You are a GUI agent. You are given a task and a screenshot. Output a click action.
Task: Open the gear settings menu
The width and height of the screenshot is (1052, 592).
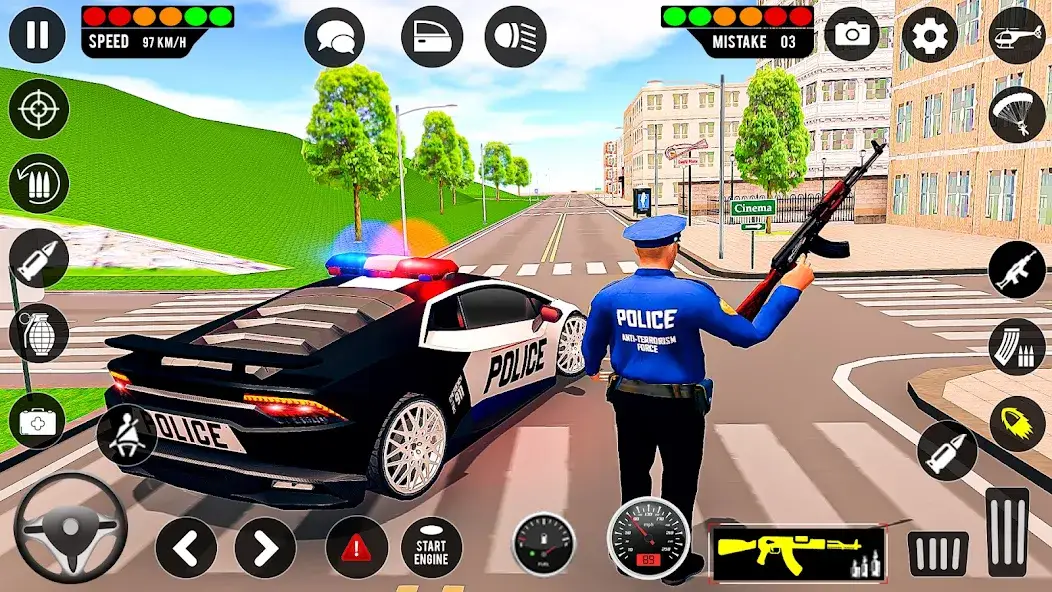pos(929,35)
